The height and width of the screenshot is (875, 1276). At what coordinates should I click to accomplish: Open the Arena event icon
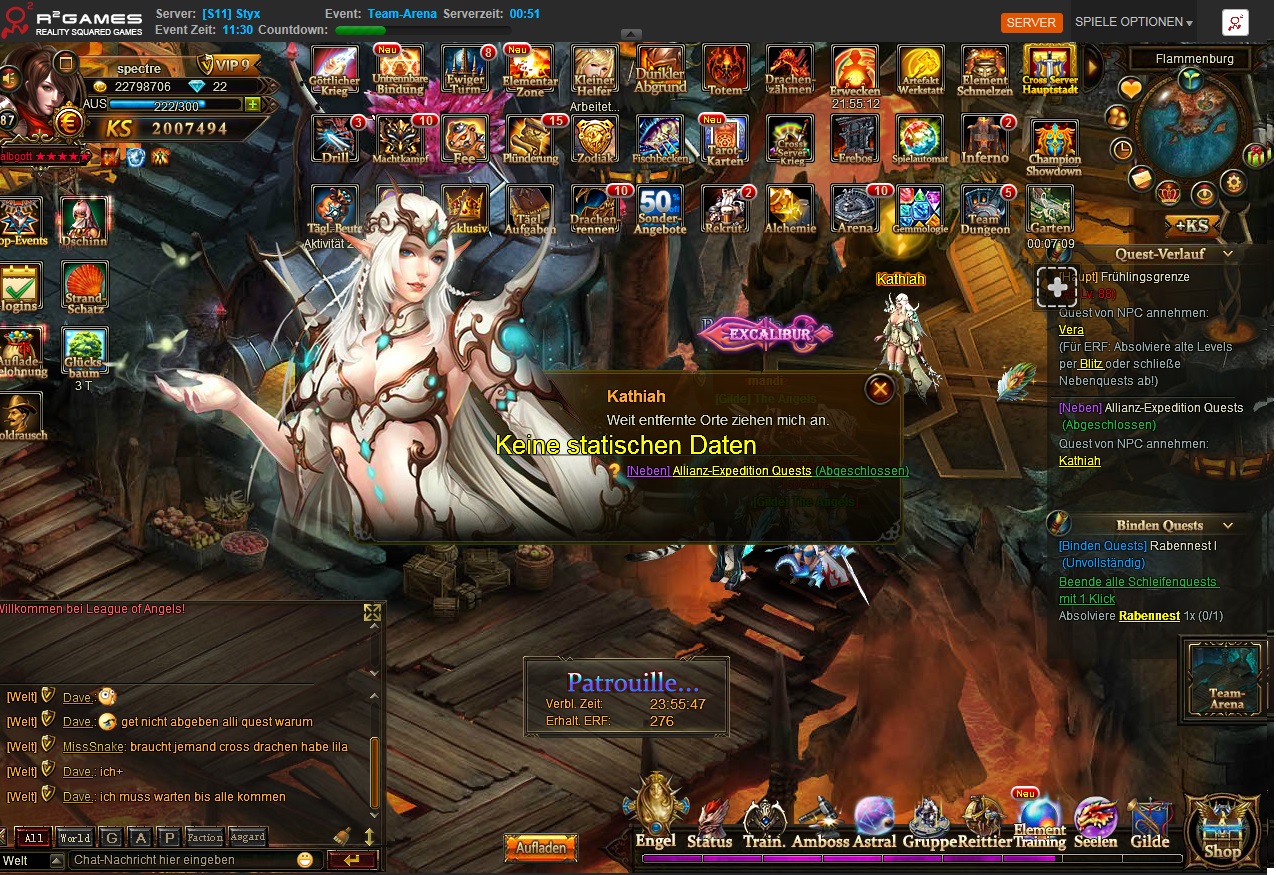855,209
